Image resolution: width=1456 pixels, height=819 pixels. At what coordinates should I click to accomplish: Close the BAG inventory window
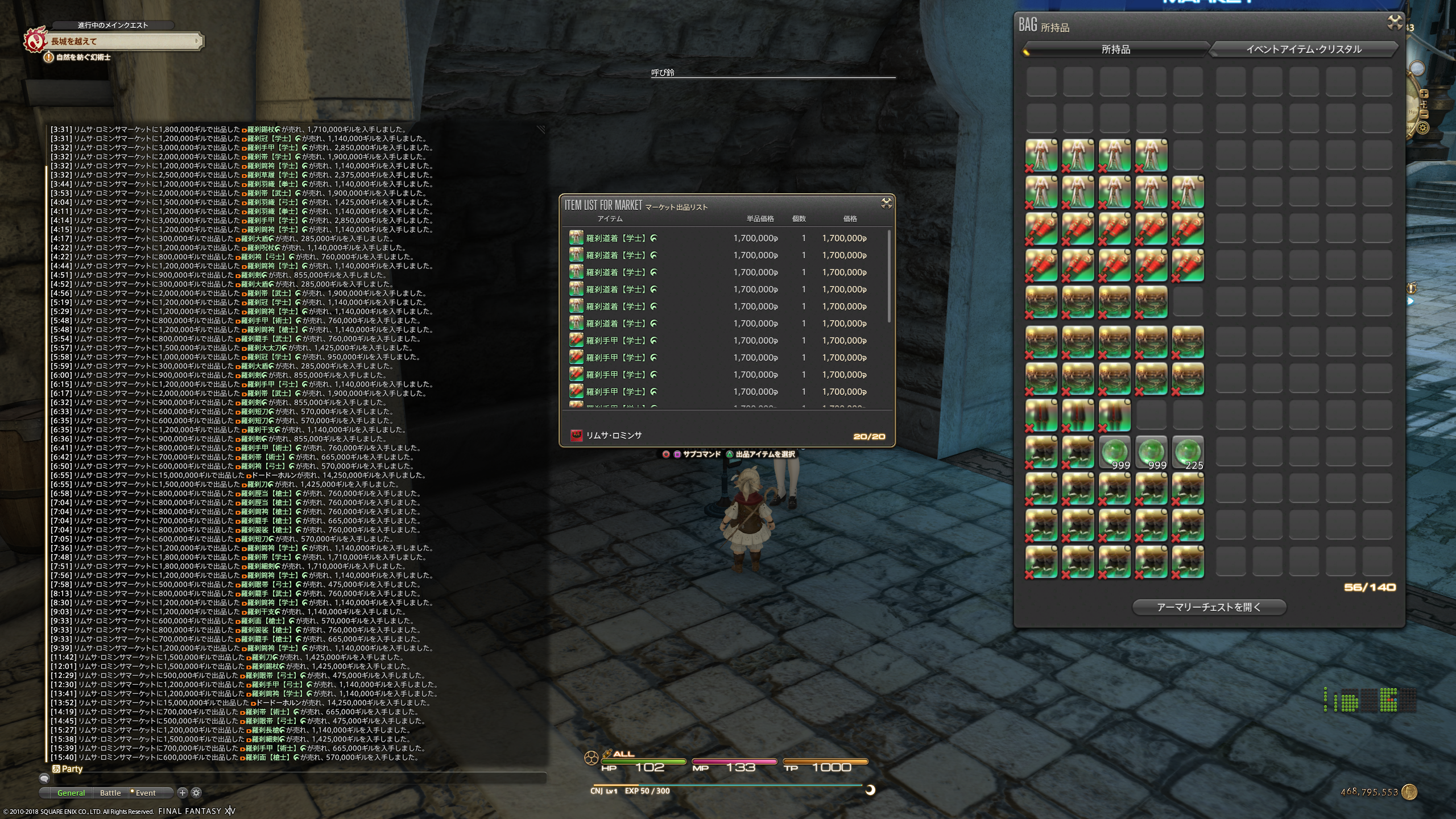point(1394,23)
